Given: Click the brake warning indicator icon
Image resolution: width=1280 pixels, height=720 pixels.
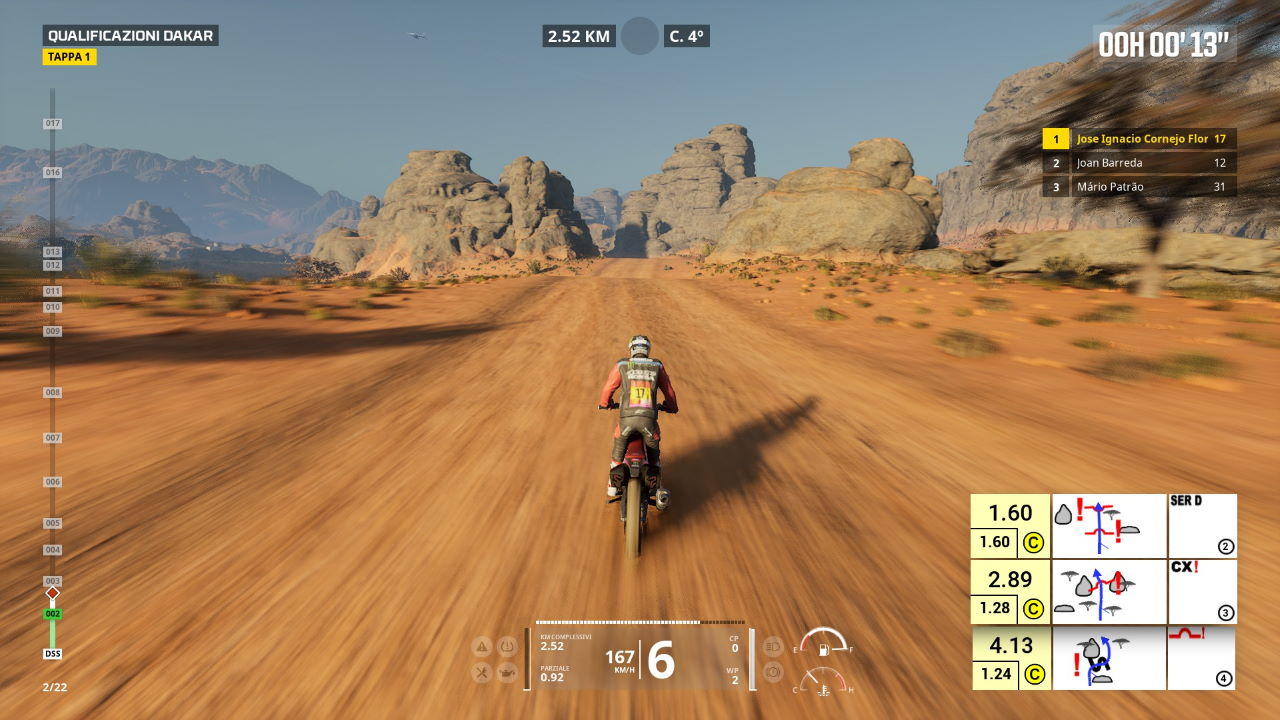Looking at the screenshot, I should 772,673.
